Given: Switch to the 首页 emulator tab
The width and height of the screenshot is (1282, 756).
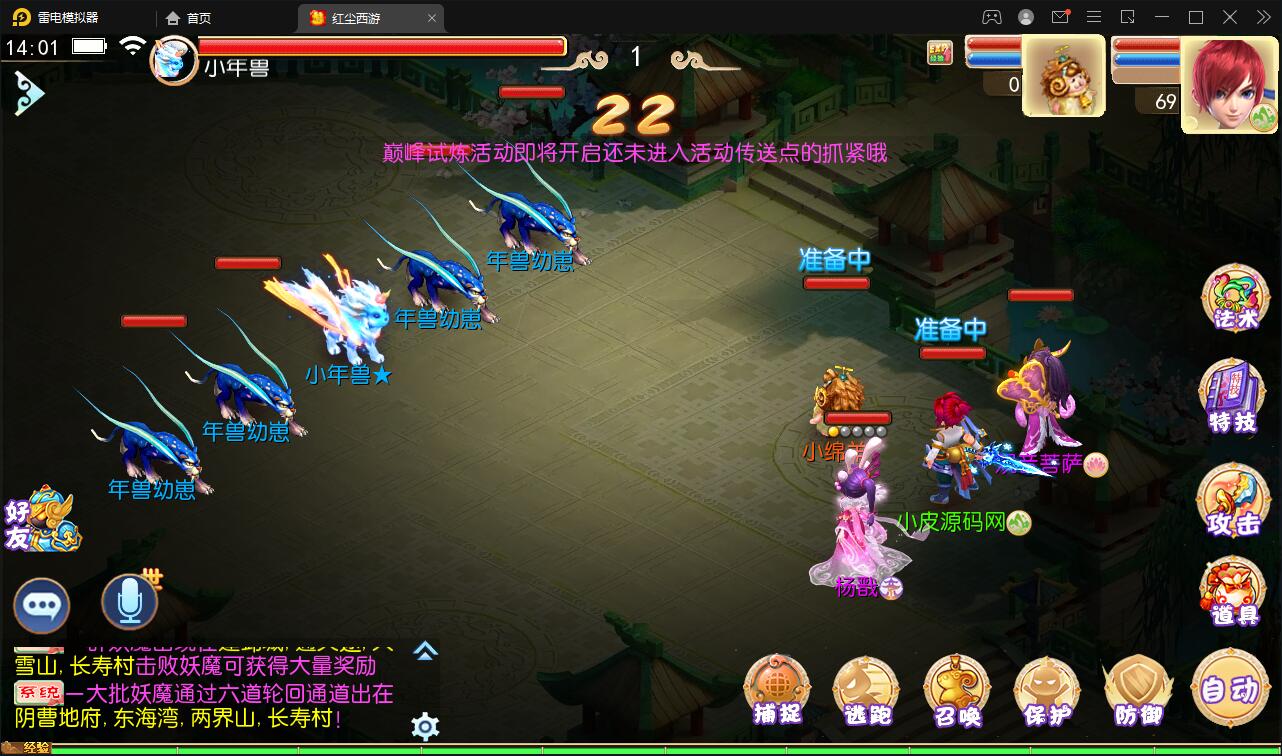Looking at the screenshot, I should [188, 17].
